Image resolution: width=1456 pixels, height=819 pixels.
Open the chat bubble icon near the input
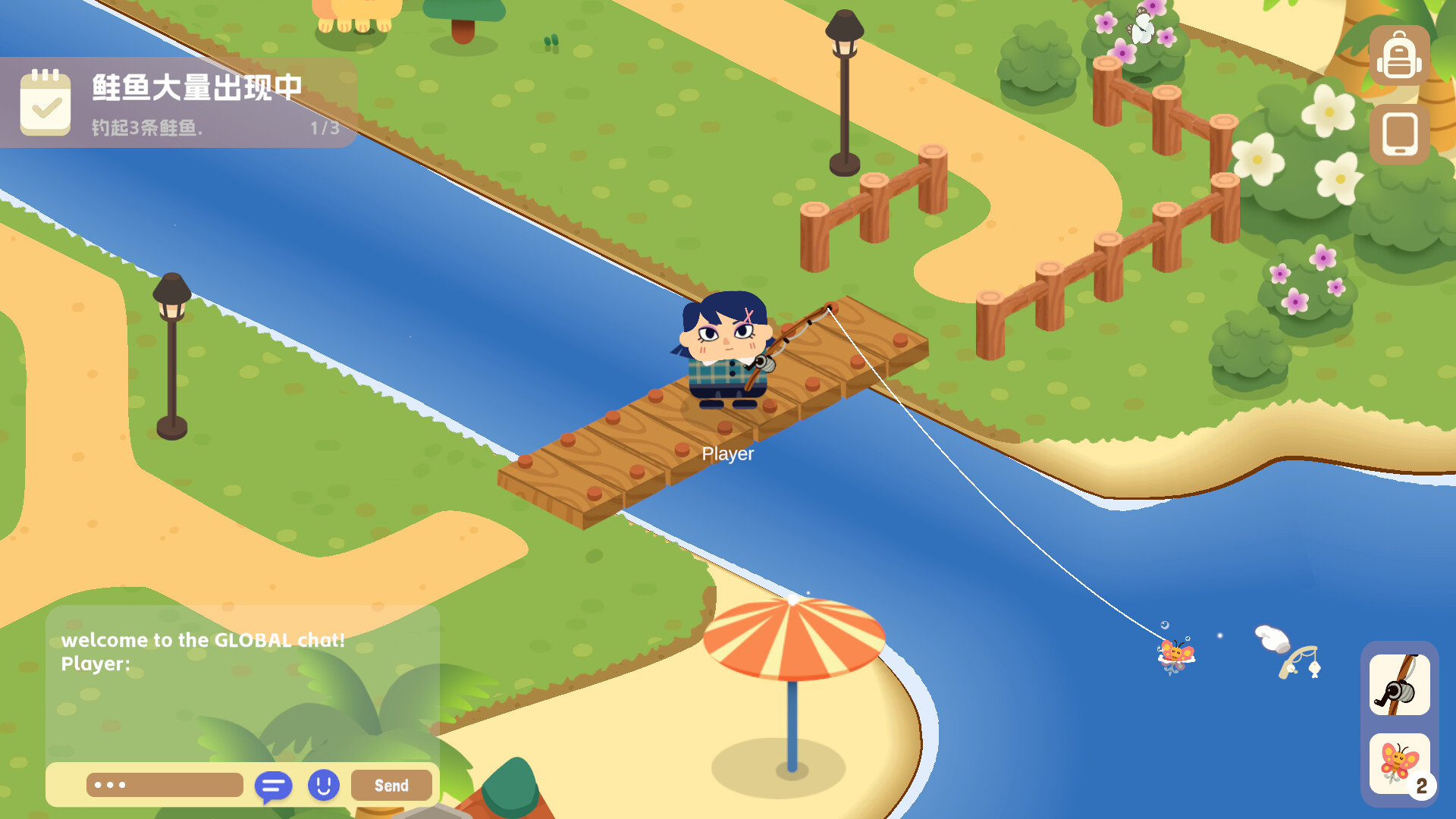[275, 786]
